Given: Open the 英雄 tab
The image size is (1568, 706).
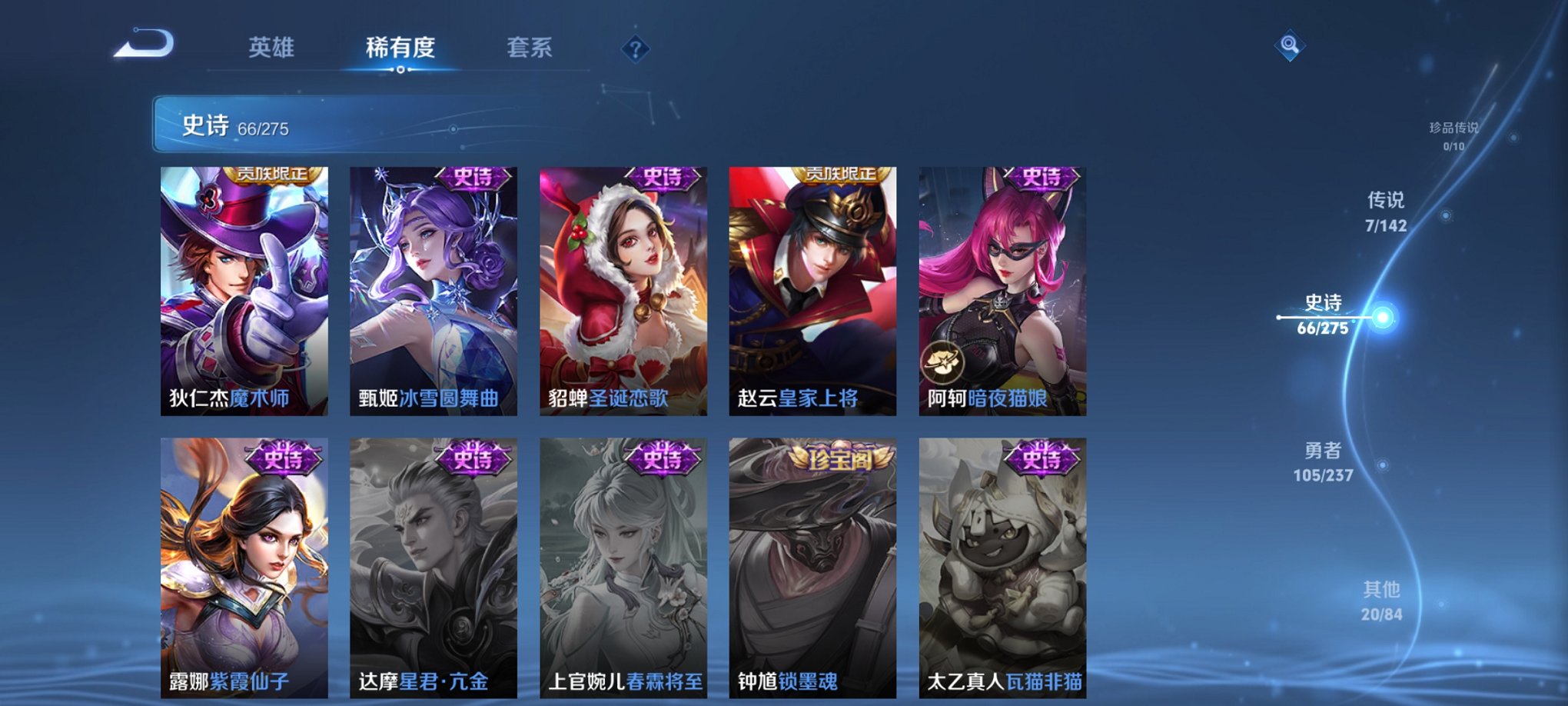Looking at the screenshot, I should 271,46.
